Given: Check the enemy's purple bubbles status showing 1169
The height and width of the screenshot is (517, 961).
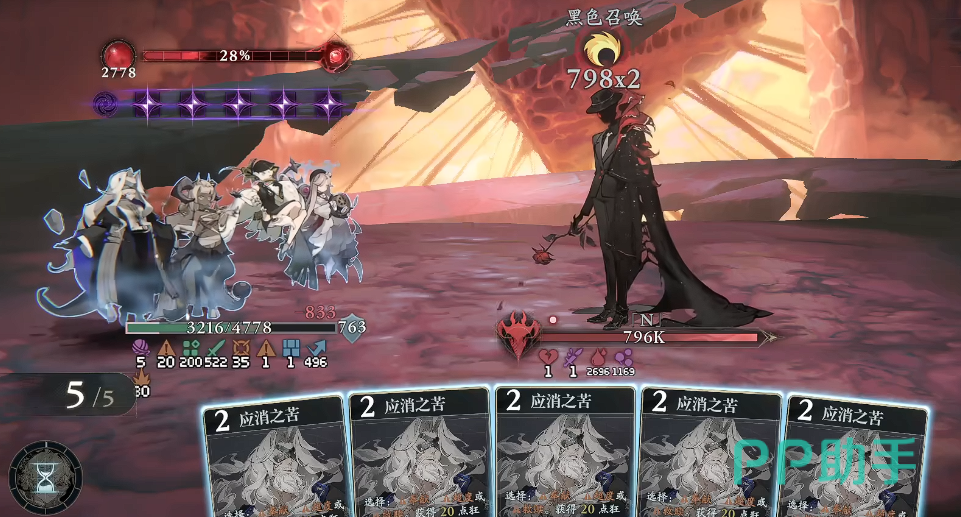Looking at the screenshot, I should (x=624, y=356).
